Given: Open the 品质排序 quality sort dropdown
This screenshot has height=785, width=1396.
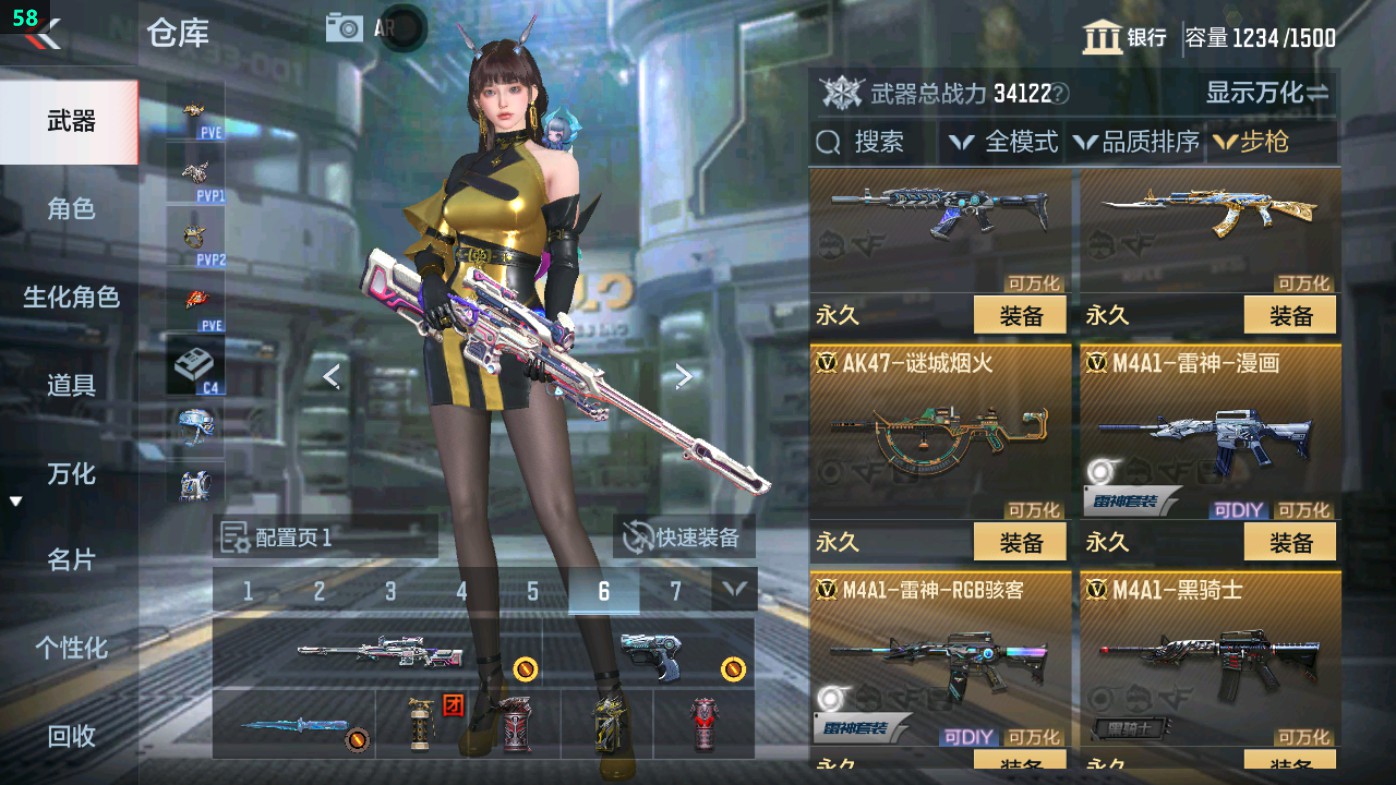Looking at the screenshot, I should point(1140,142).
